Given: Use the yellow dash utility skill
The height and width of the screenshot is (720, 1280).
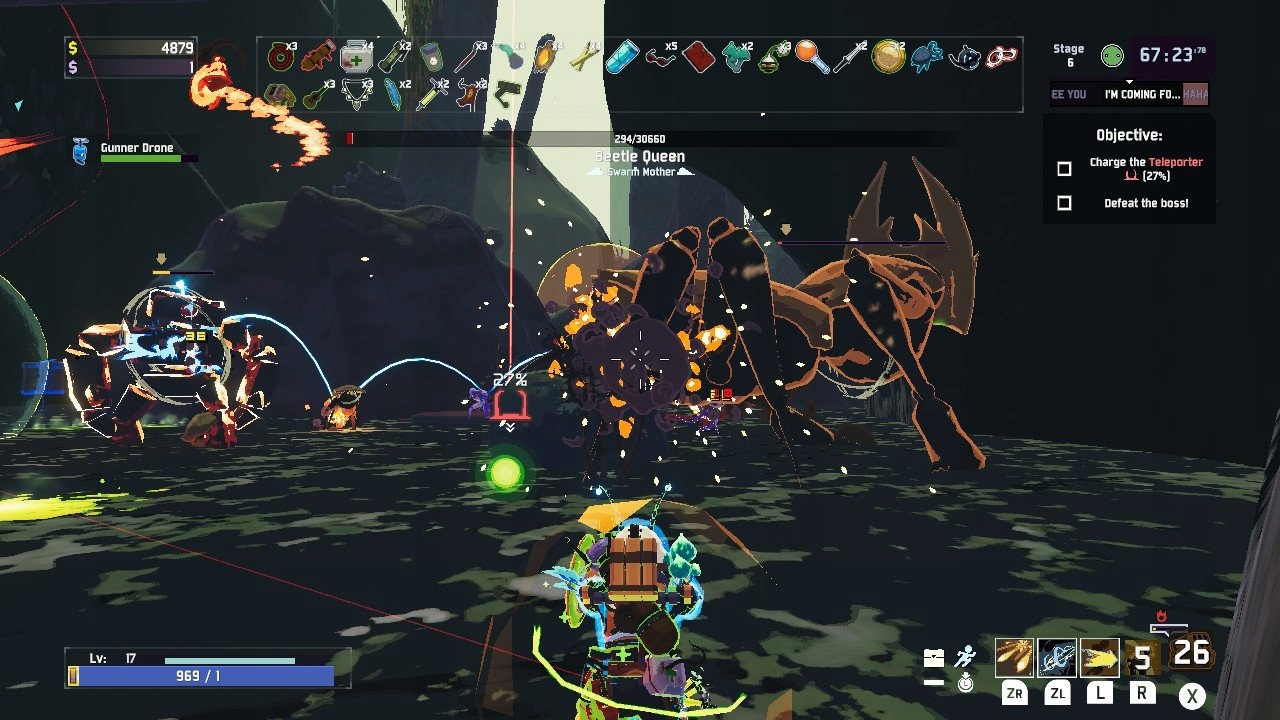Looking at the screenshot, I should click(1098, 657).
